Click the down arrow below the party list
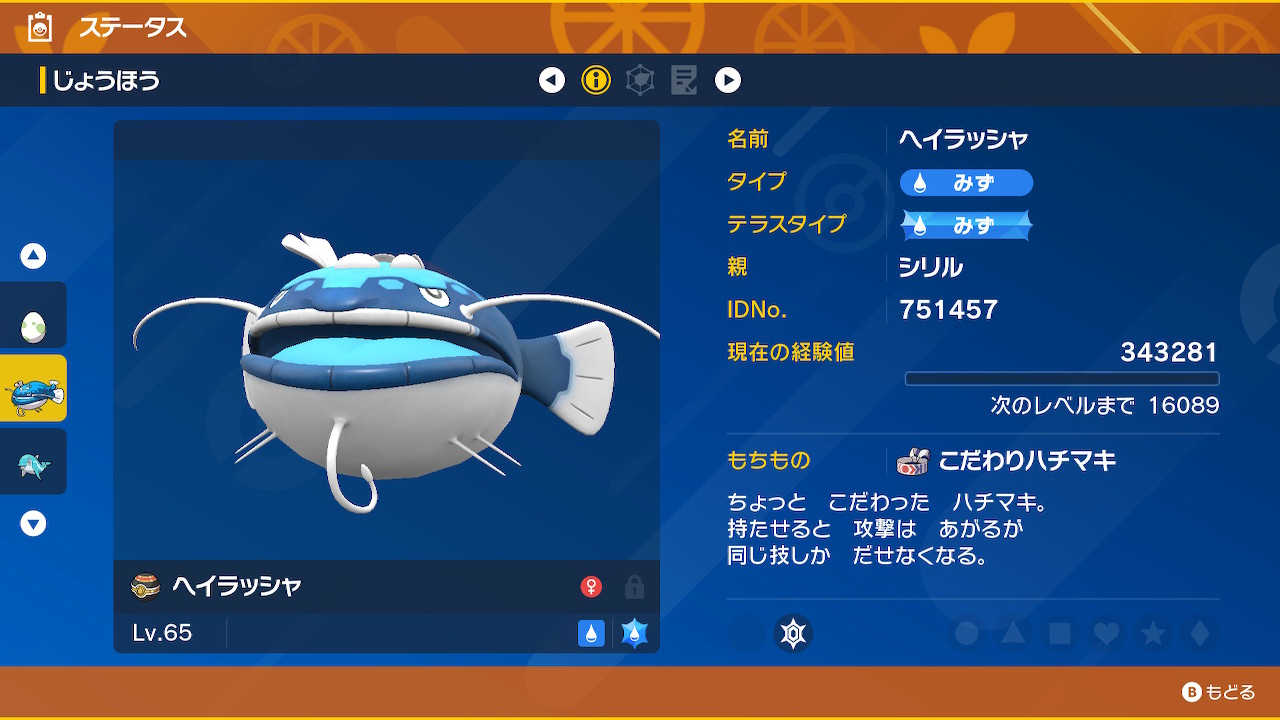 coord(33,521)
